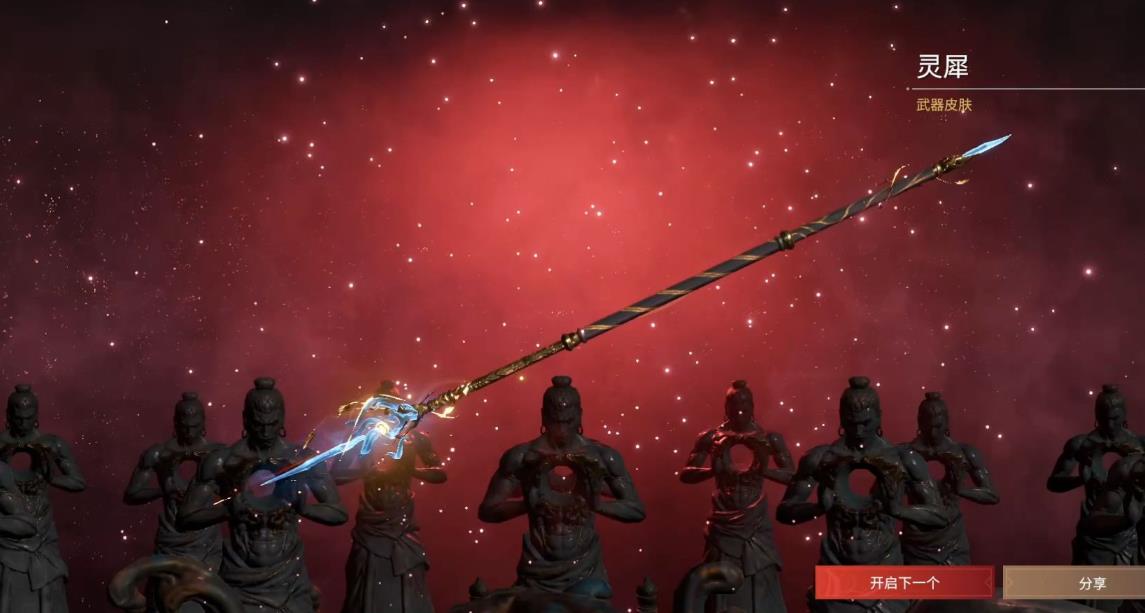The image size is (1145, 613).
Task: Open the next one with 开启下一个
Action: (x=904, y=582)
